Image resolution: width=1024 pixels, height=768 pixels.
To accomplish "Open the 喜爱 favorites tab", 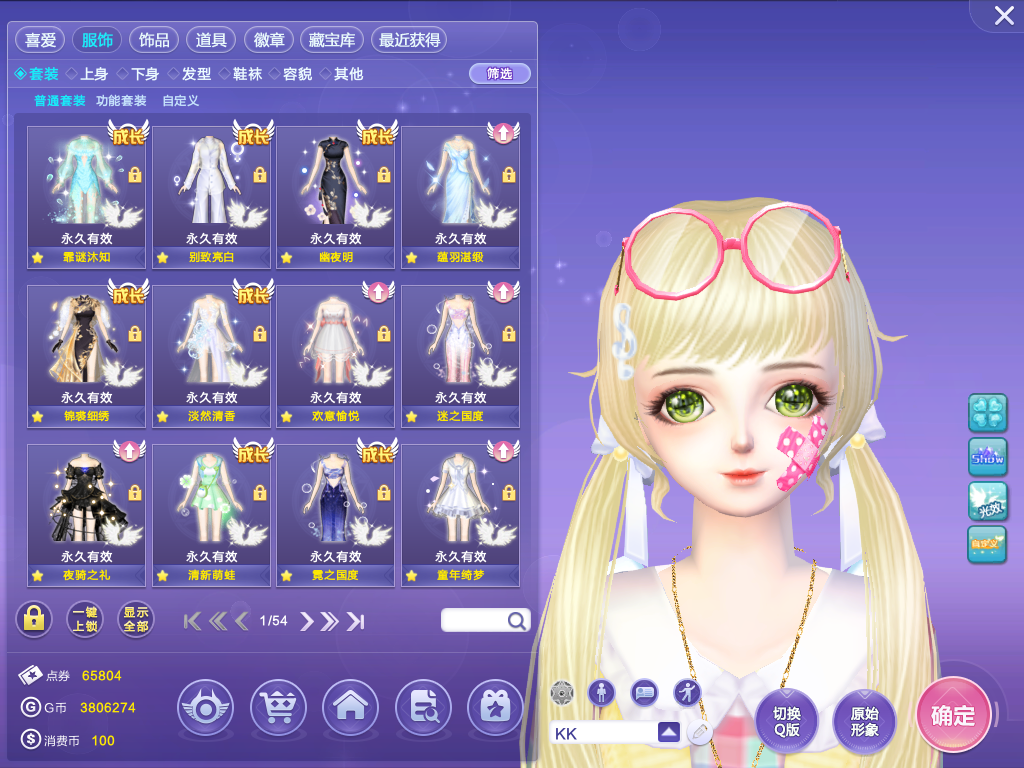I will coord(40,40).
